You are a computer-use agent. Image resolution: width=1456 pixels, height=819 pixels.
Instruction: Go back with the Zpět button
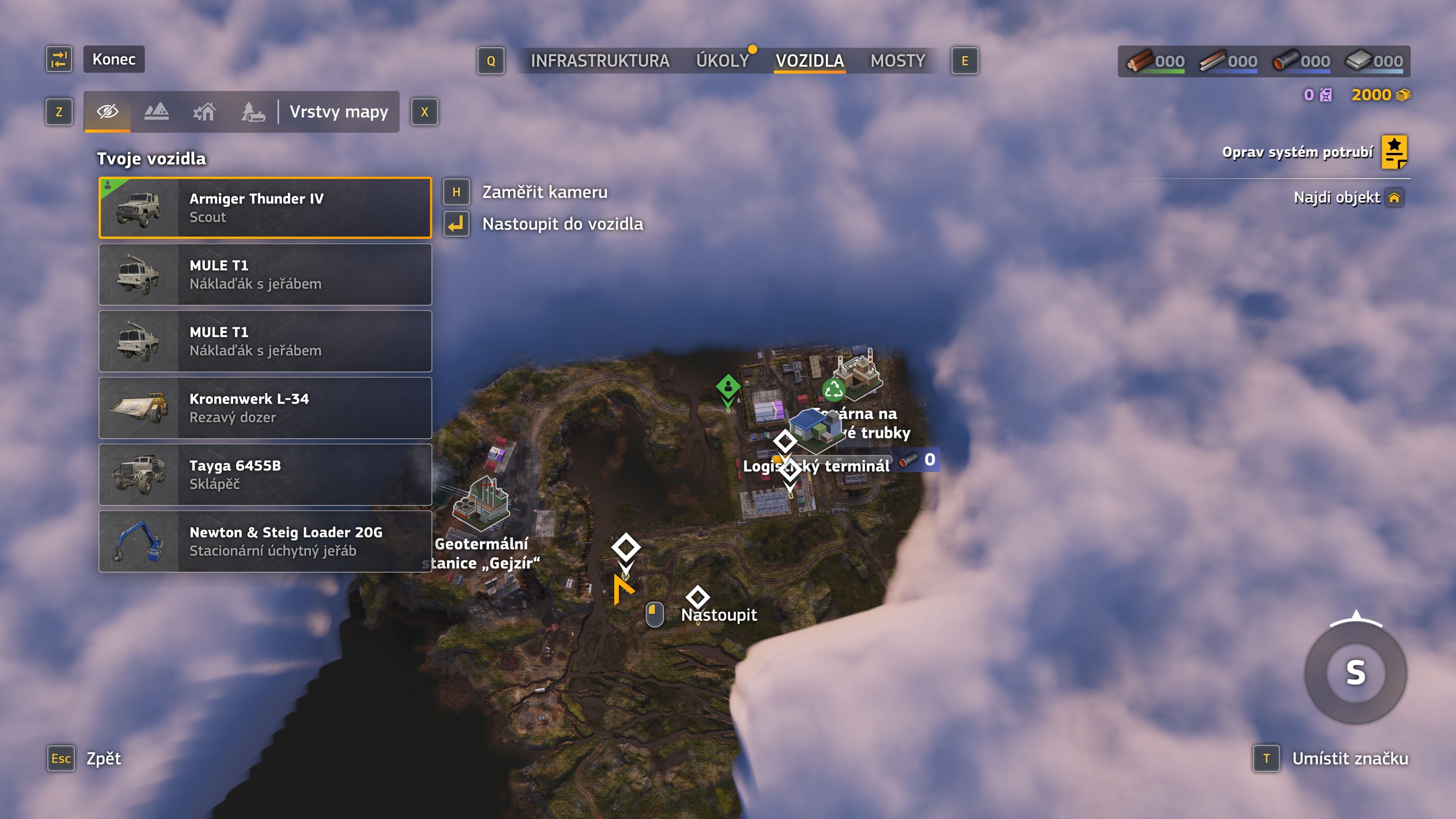pos(104,758)
